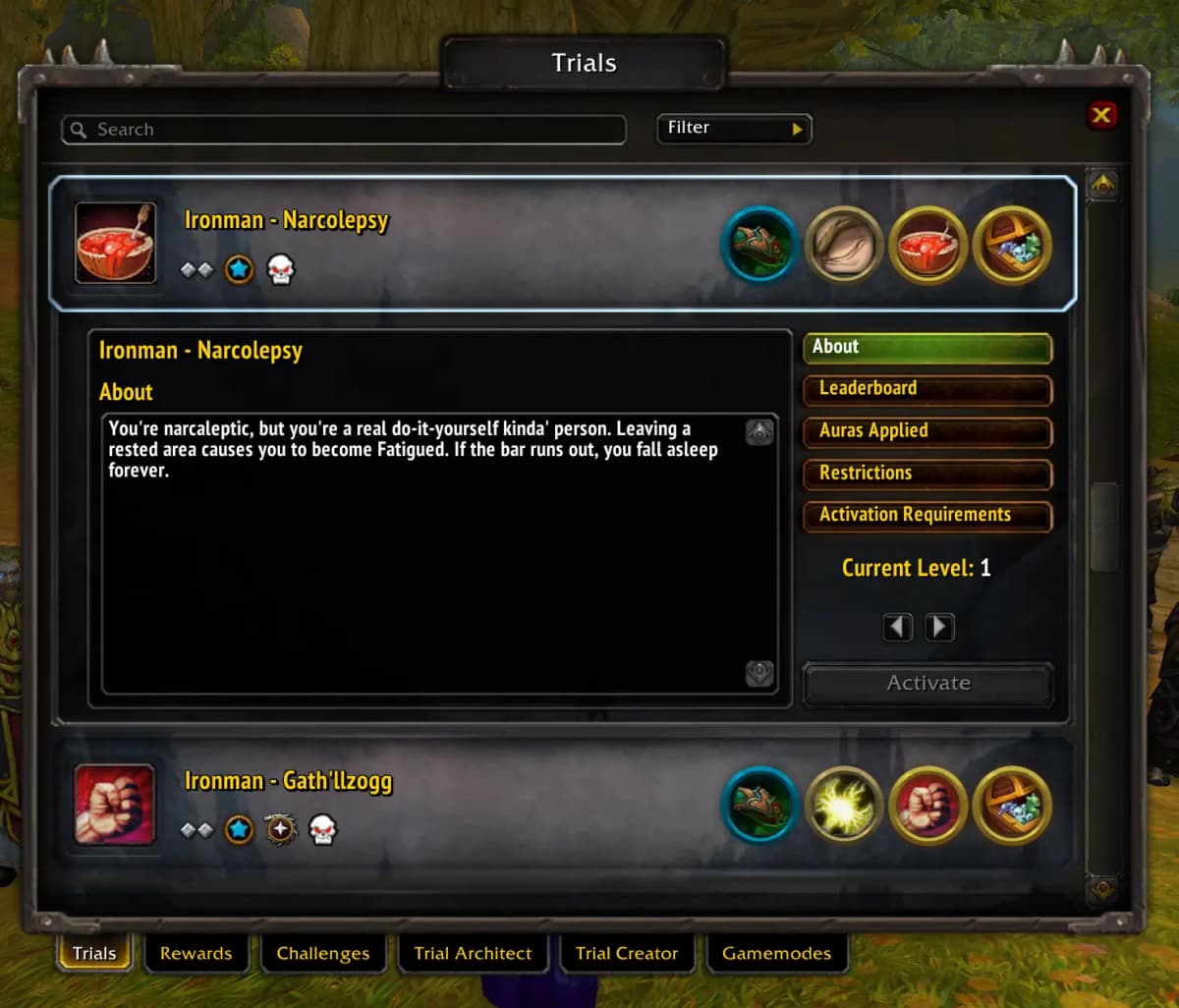Open the Filter dropdown
1179x1008 pixels.
coord(734,128)
